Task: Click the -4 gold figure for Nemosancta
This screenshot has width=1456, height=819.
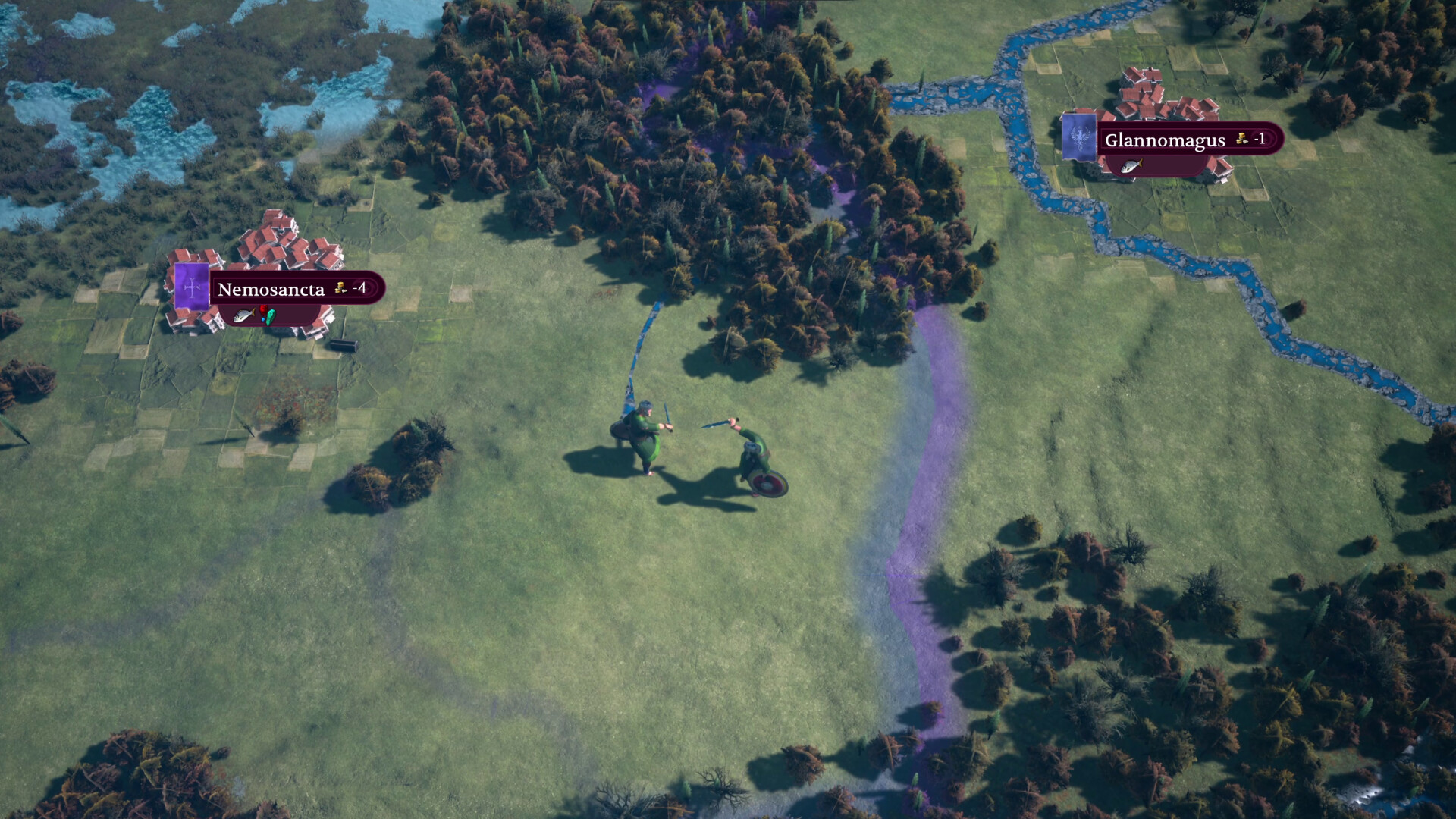Action: pyautogui.click(x=359, y=288)
